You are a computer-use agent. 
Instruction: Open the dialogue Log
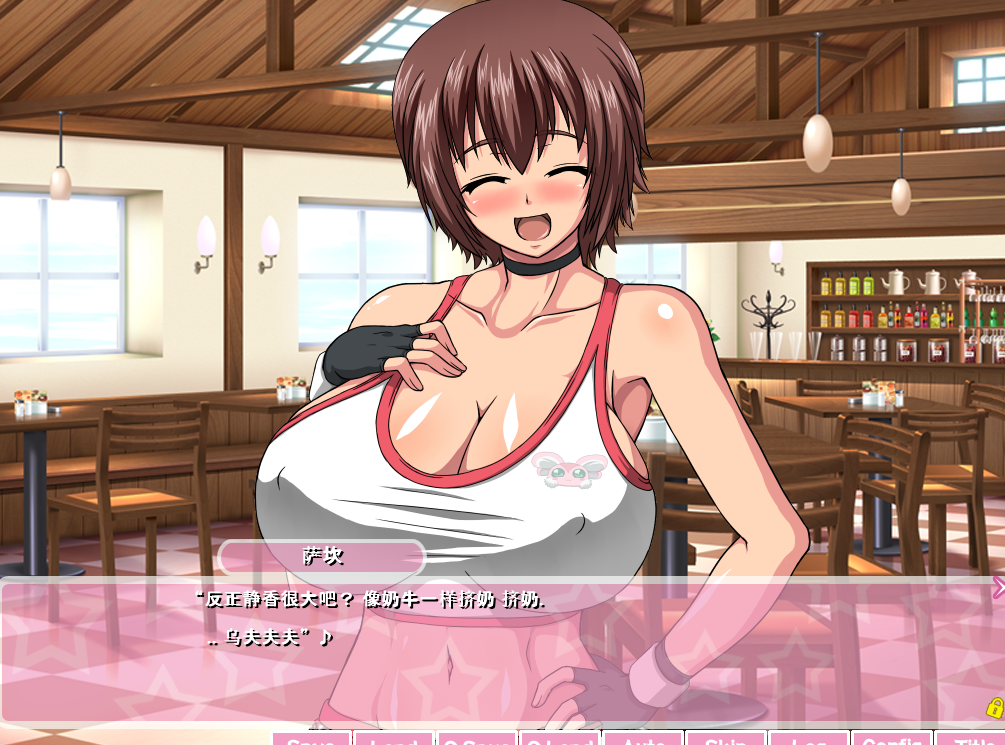(809, 739)
